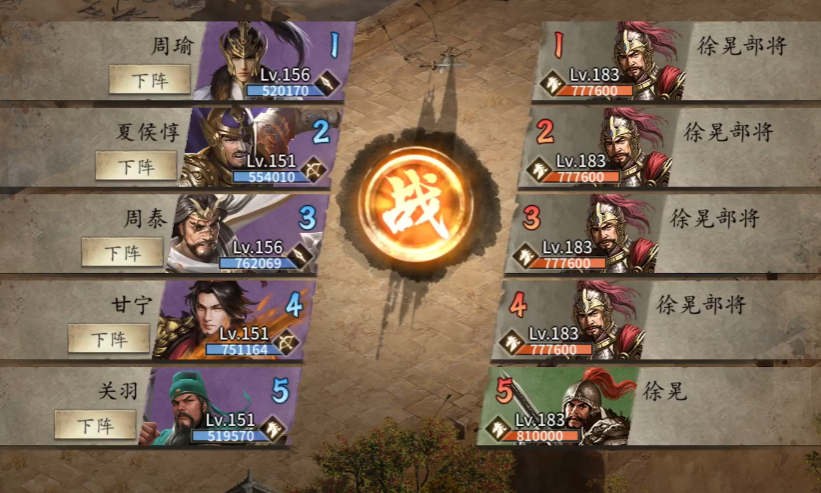Remove 周泰 from the lineup
This screenshot has width=821, height=493.
coord(122,252)
